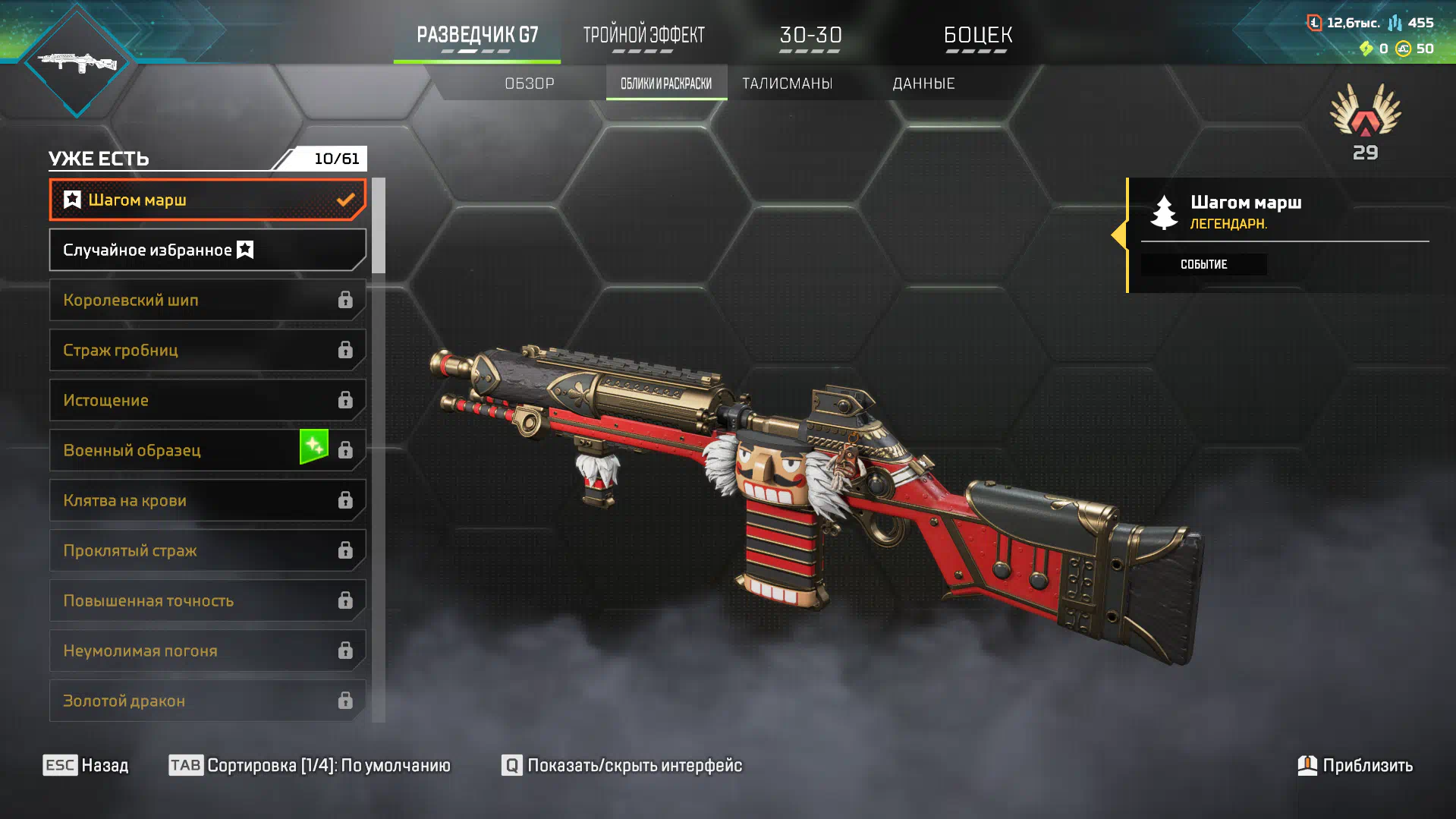1456x819 pixels.
Task: Choose the Проклятый страж skin
Action: coord(207,550)
